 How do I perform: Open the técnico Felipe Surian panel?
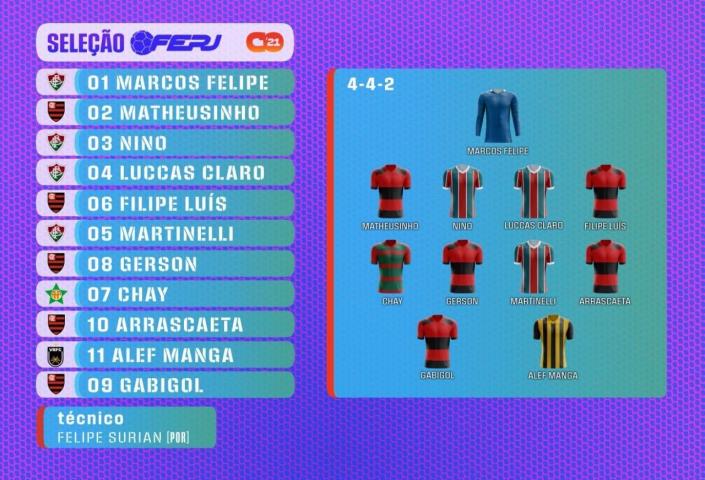coord(127,428)
